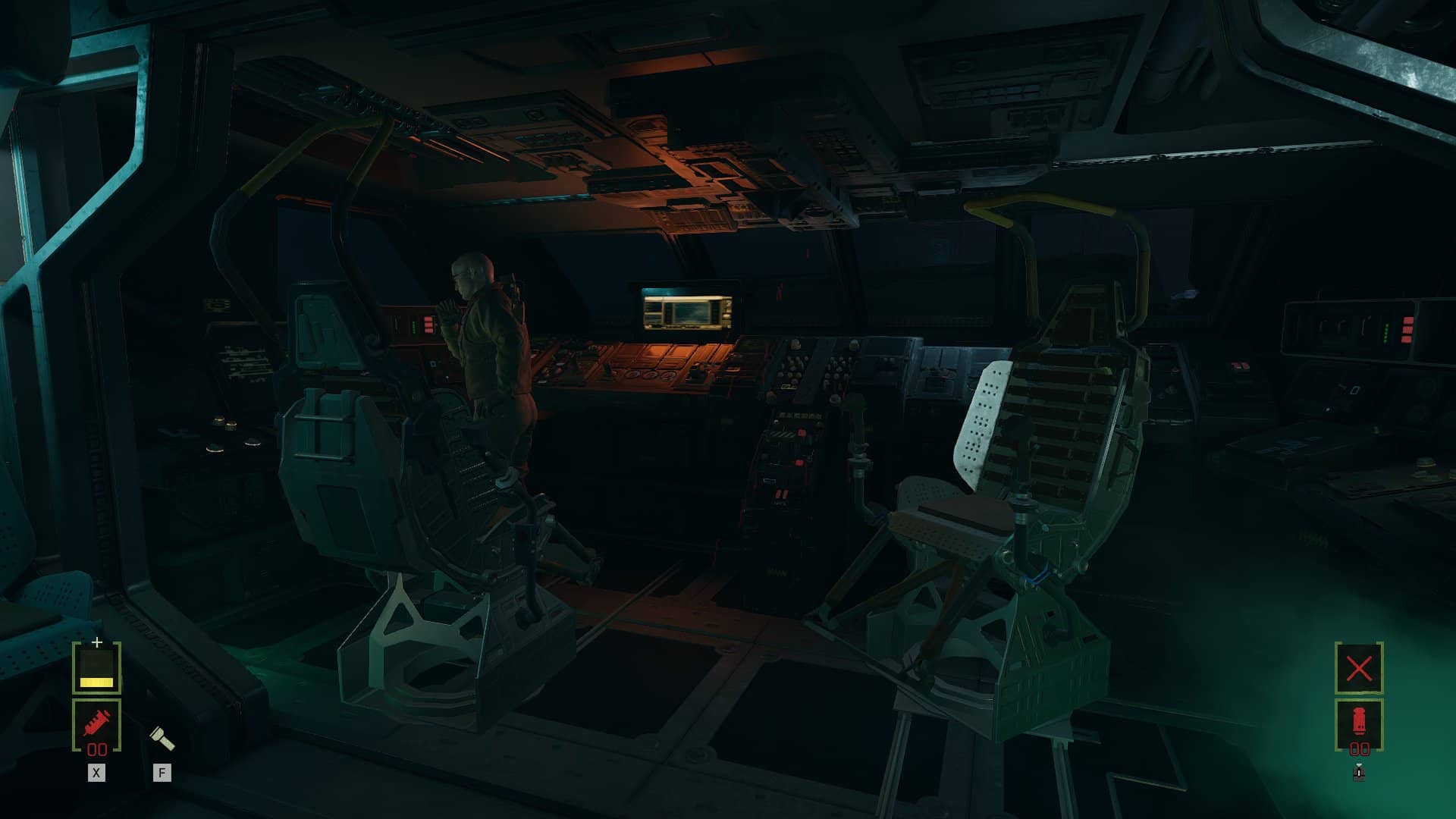This screenshot has width=1456, height=819.
Task: Use the red medkit syringe slot
Action: 96,724
